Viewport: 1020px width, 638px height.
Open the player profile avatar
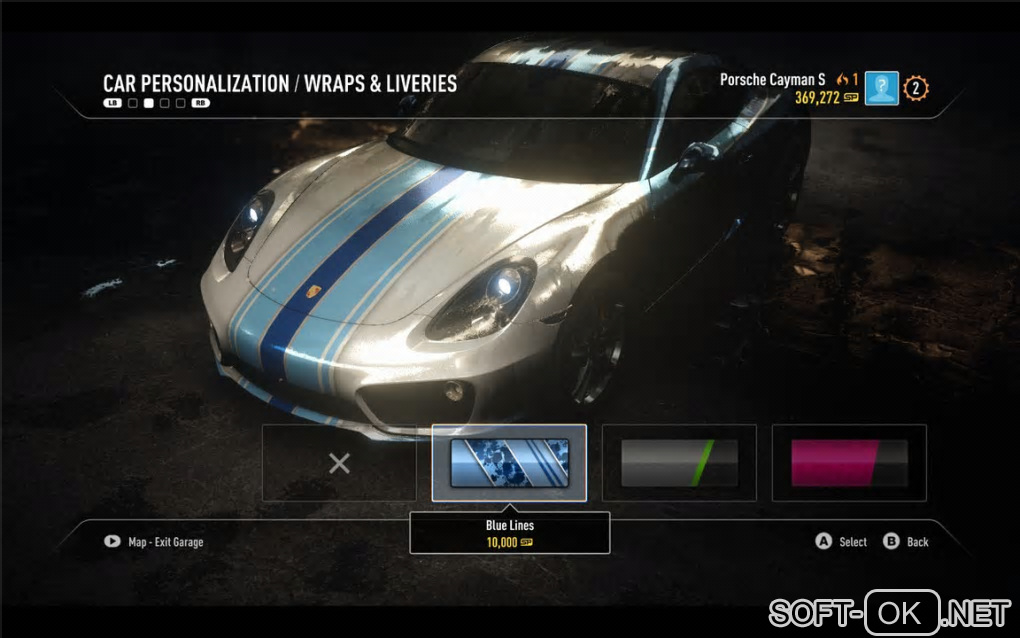tap(882, 88)
